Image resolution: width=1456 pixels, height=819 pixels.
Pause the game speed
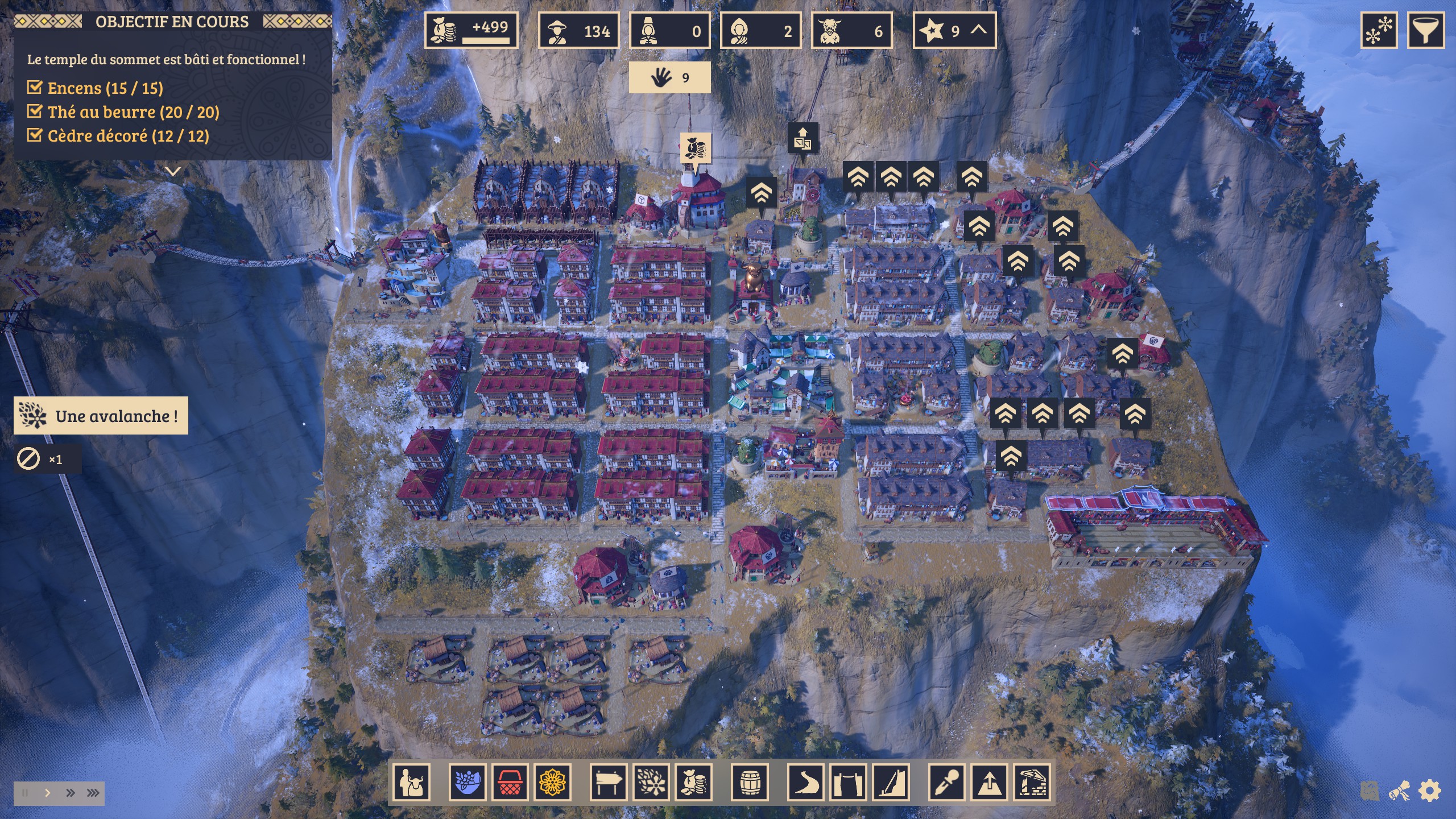(x=25, y=793)
